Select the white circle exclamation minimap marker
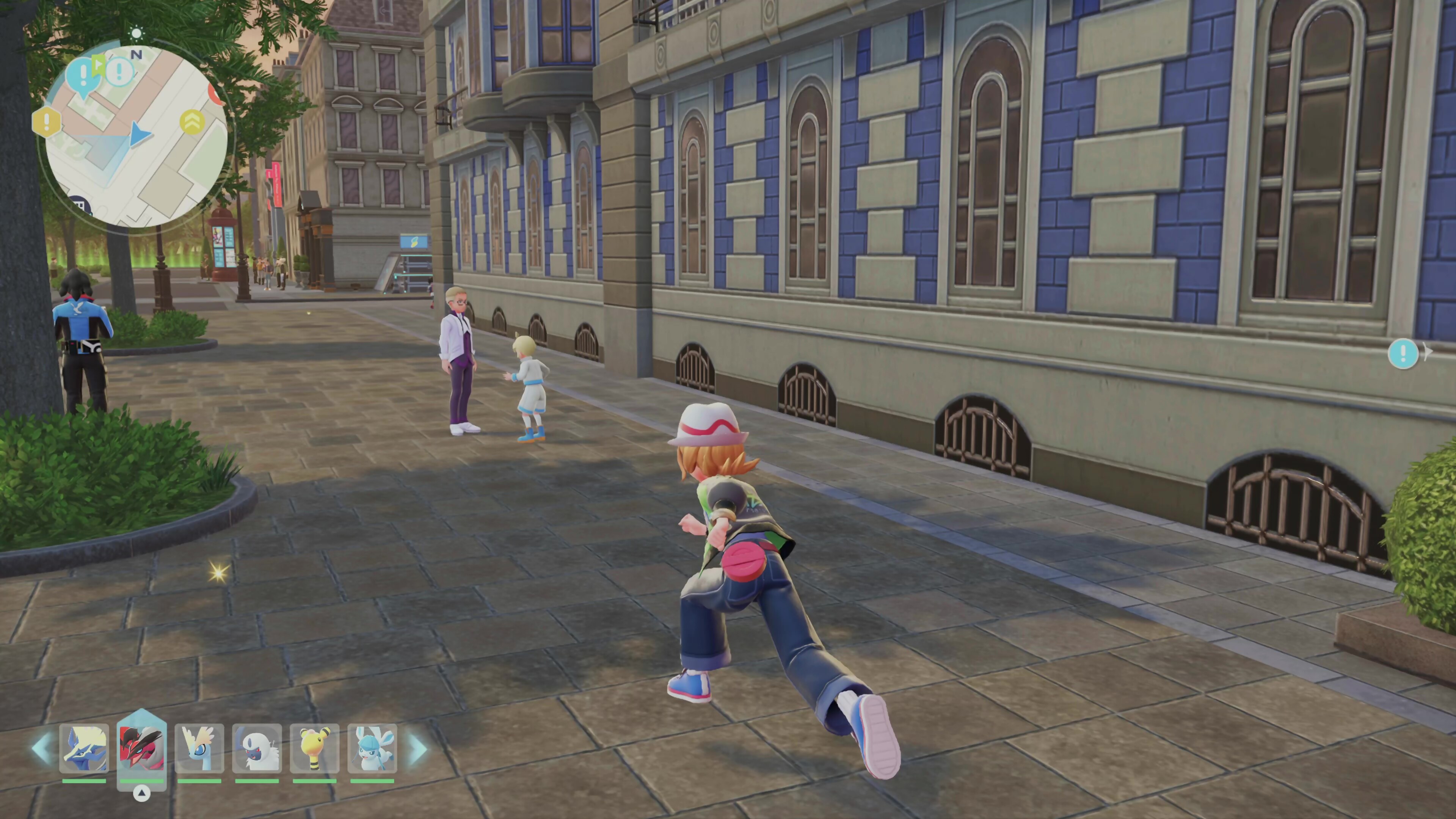This screenshot has height=819, width=1456. coord(119,71)
